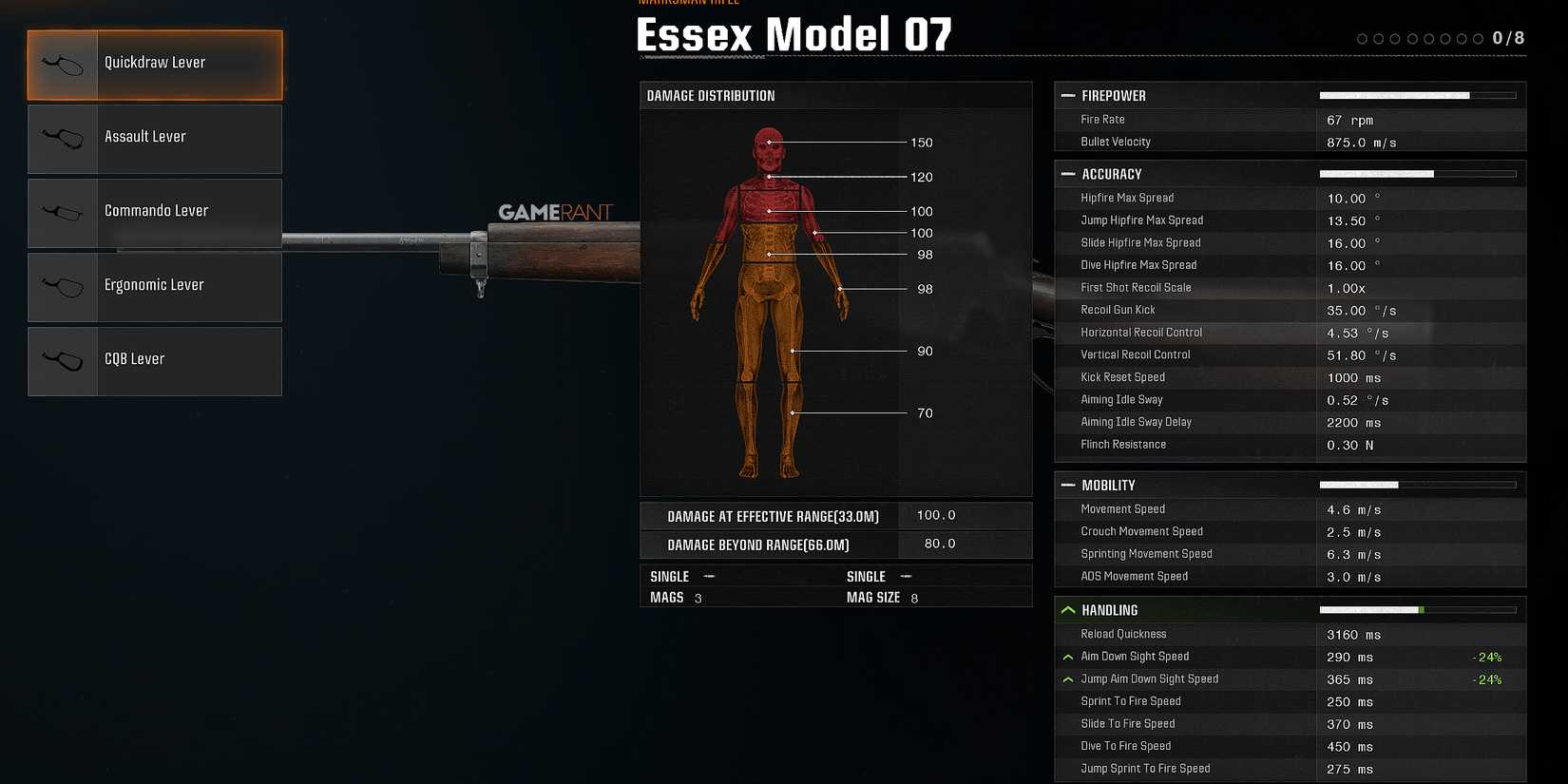Select the Commando Lever icon
Screen dimensions: 1568x784
click(x=63, y=212)
